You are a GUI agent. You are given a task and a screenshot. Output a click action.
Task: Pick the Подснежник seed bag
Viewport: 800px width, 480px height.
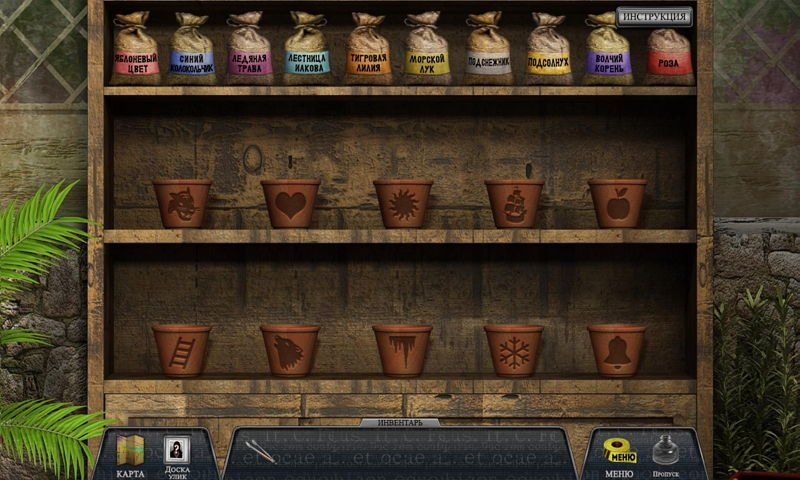(488, 50)
